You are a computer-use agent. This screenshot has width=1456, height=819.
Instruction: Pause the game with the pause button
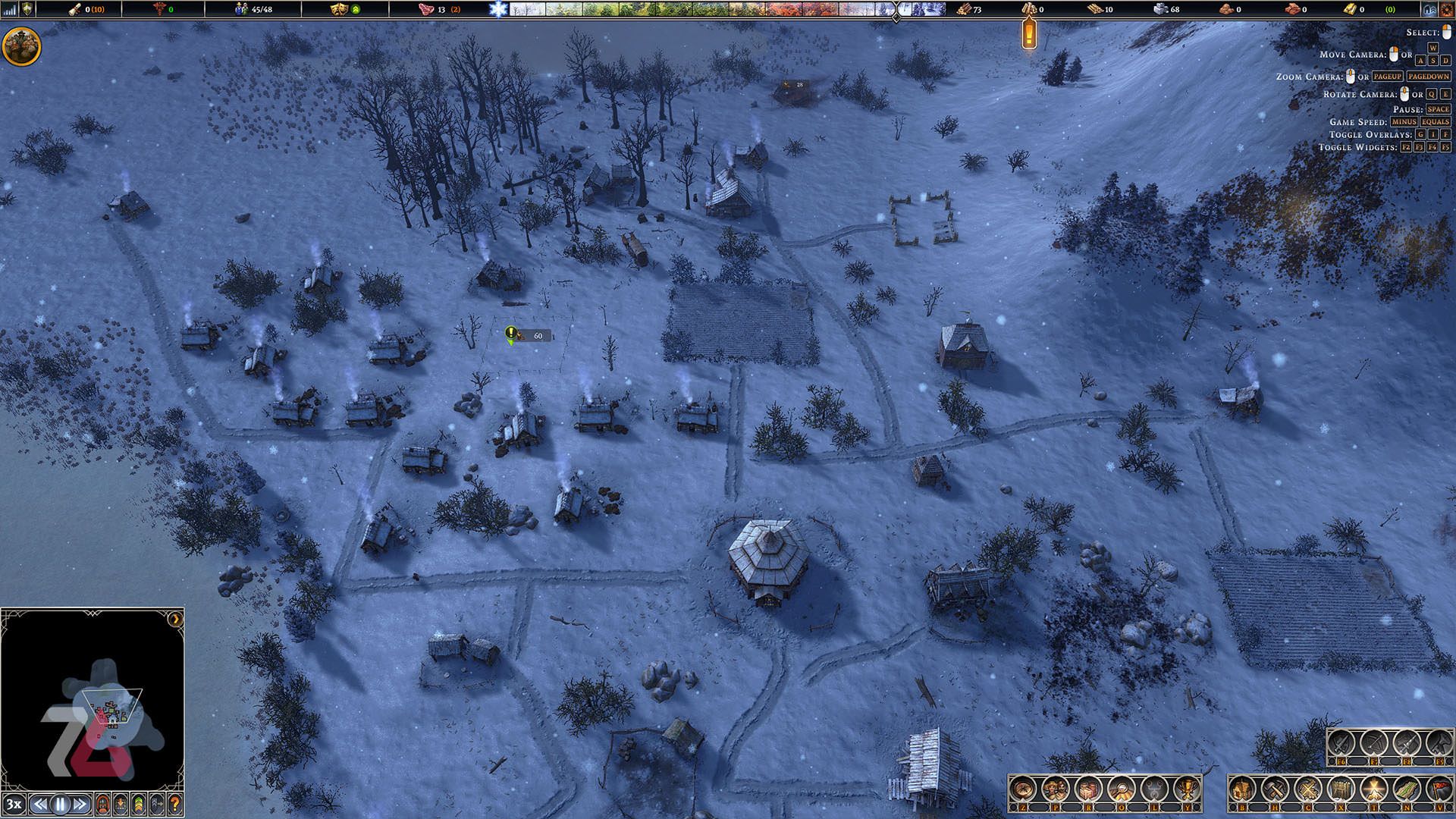coord(60,805)
